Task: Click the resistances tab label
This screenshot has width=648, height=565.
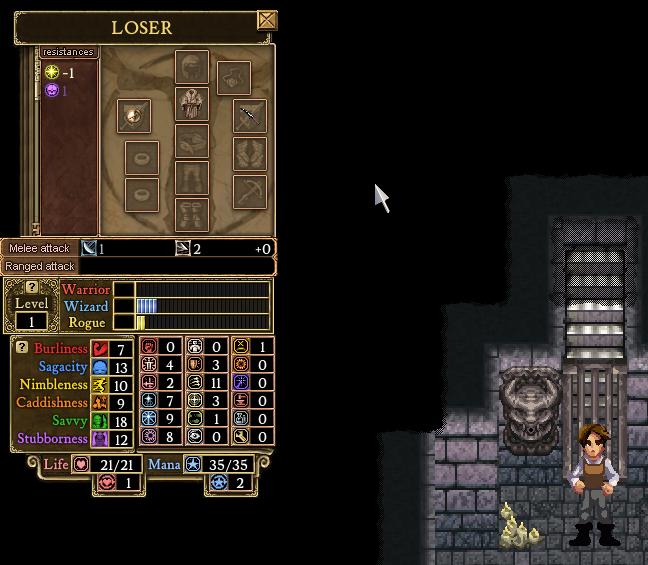Action: (68, 52)
